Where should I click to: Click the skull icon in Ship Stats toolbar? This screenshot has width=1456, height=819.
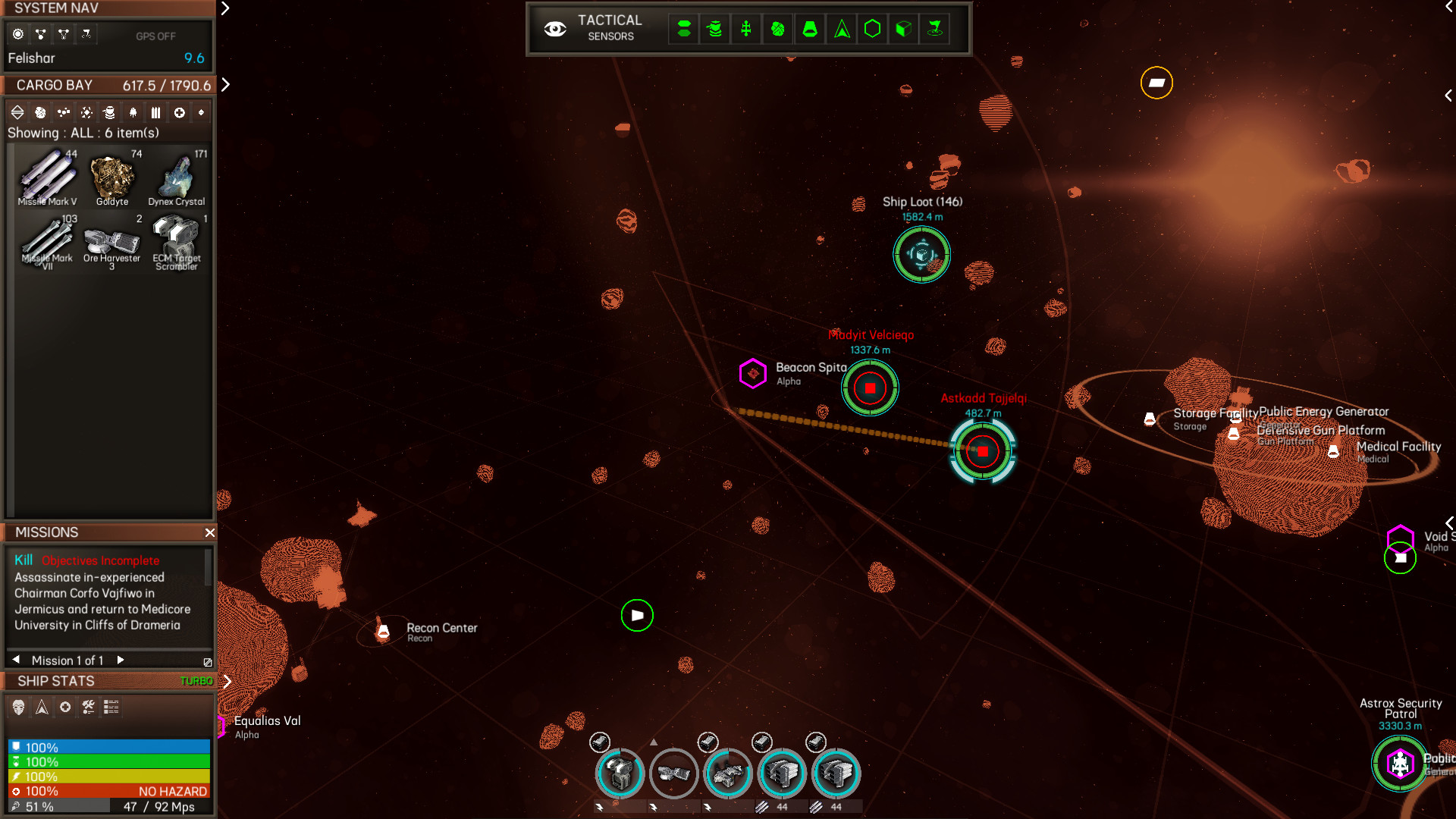[19, 708]
